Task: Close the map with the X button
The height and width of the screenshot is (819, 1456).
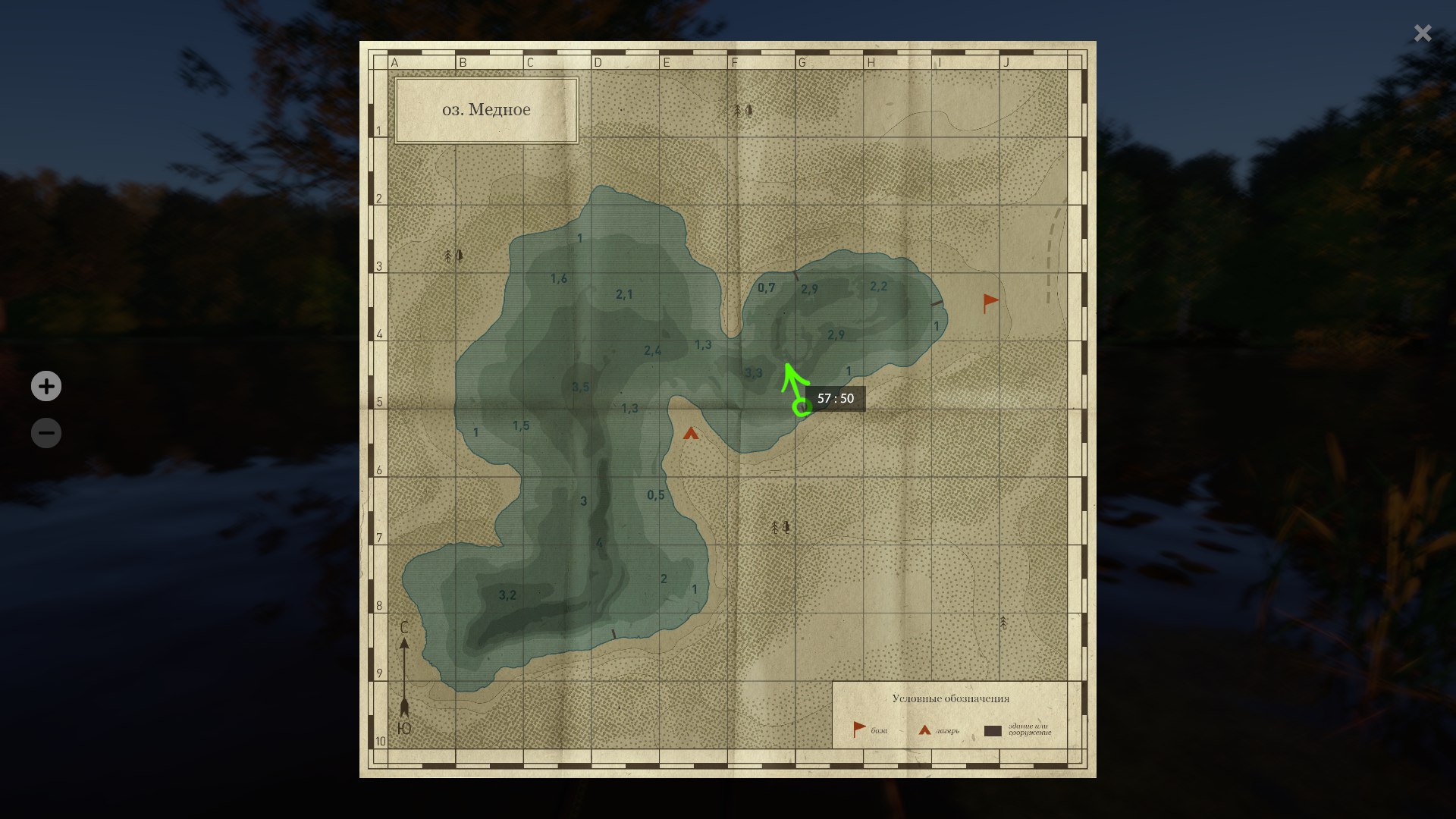Action: (x=1423, y=33)
